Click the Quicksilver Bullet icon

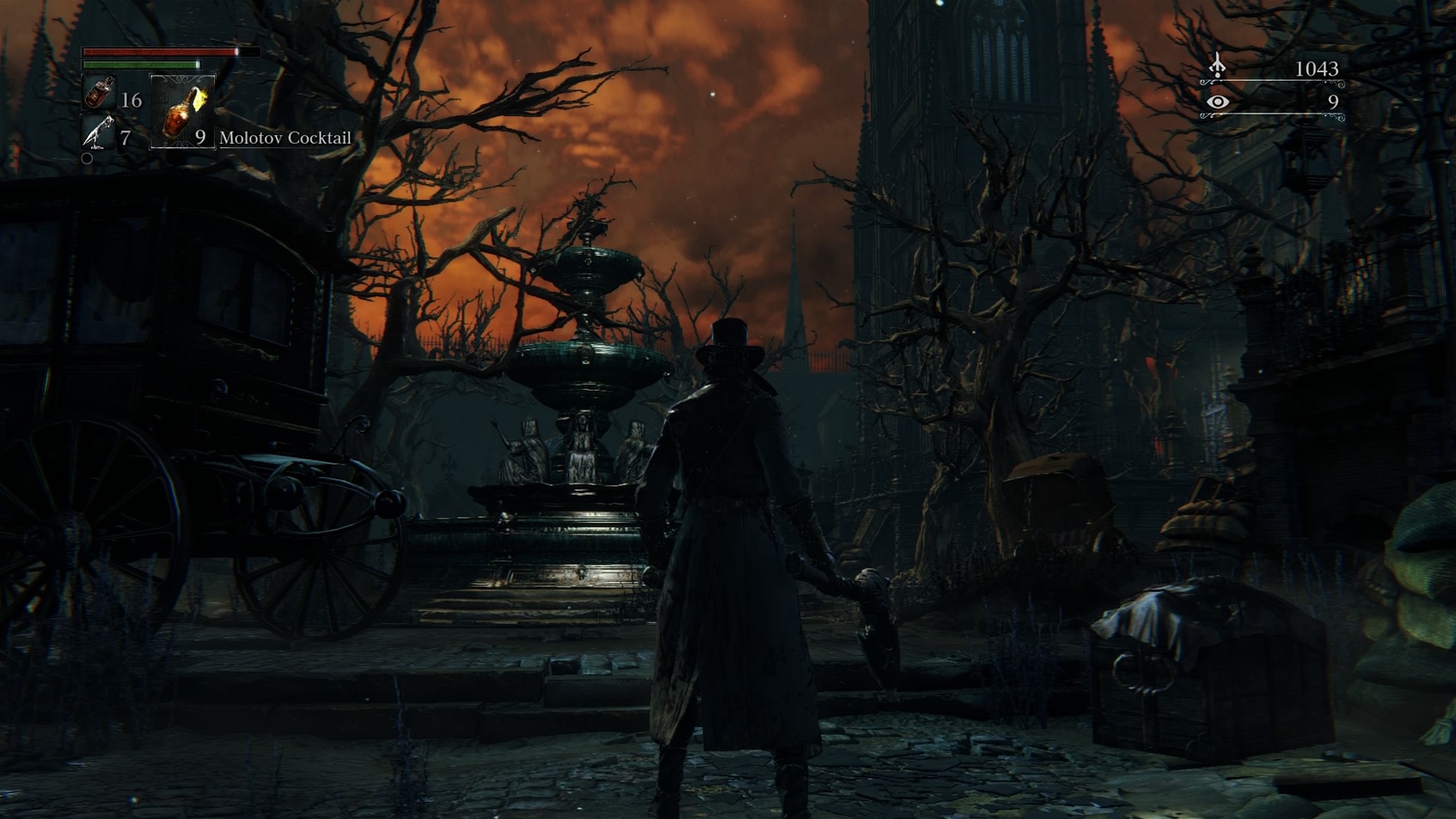(x=99, y=133)
